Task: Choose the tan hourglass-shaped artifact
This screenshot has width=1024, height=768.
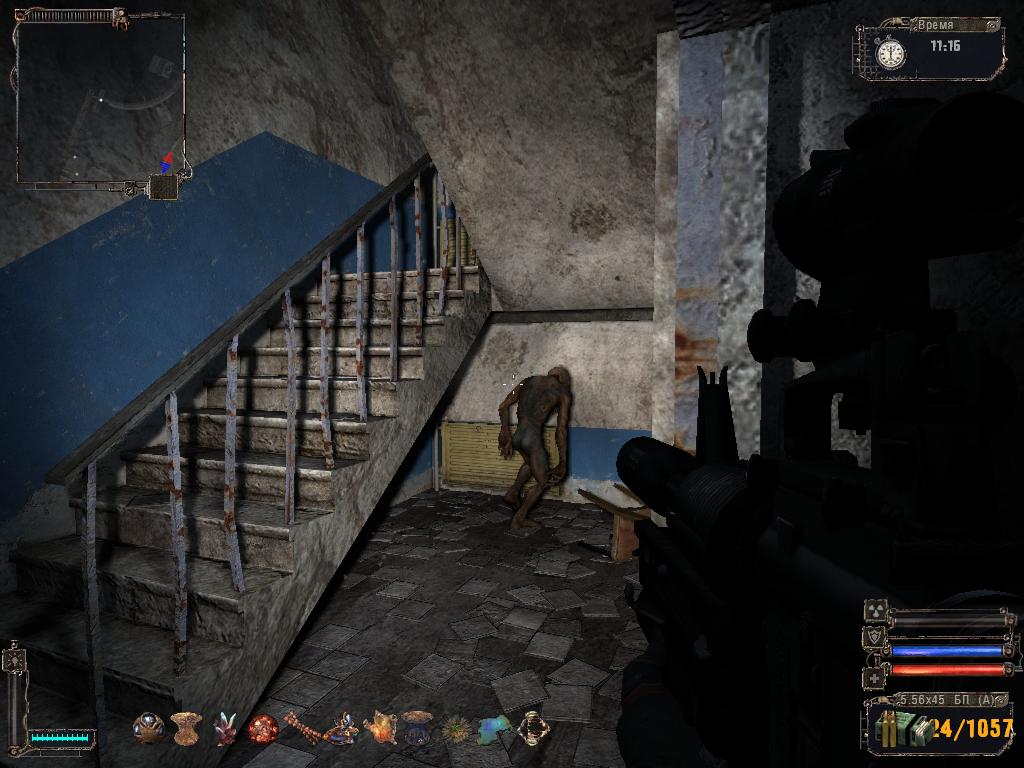Action: (x=186, y=727)
